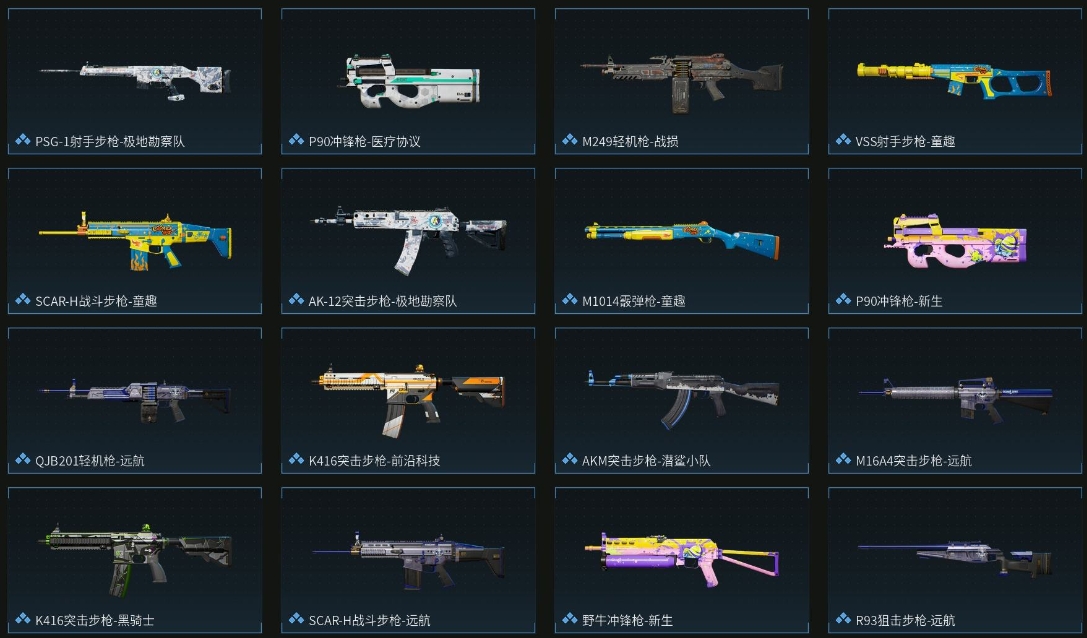Open the AKM突击步枪-潜鲨小队 skin tile
This screenshot has height=638, width=1087.
(x=682, y=400)
